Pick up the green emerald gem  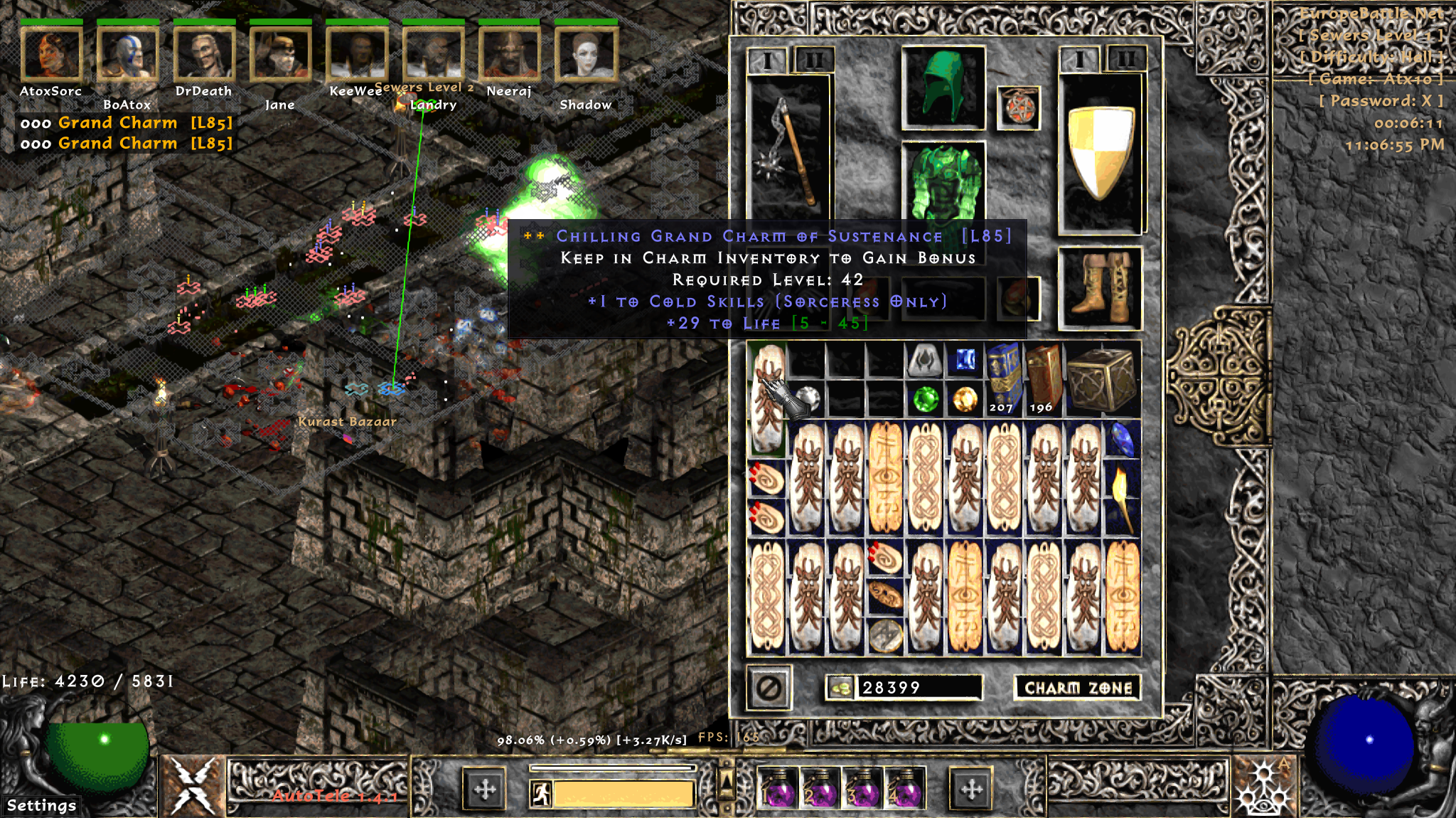[925, 399]
